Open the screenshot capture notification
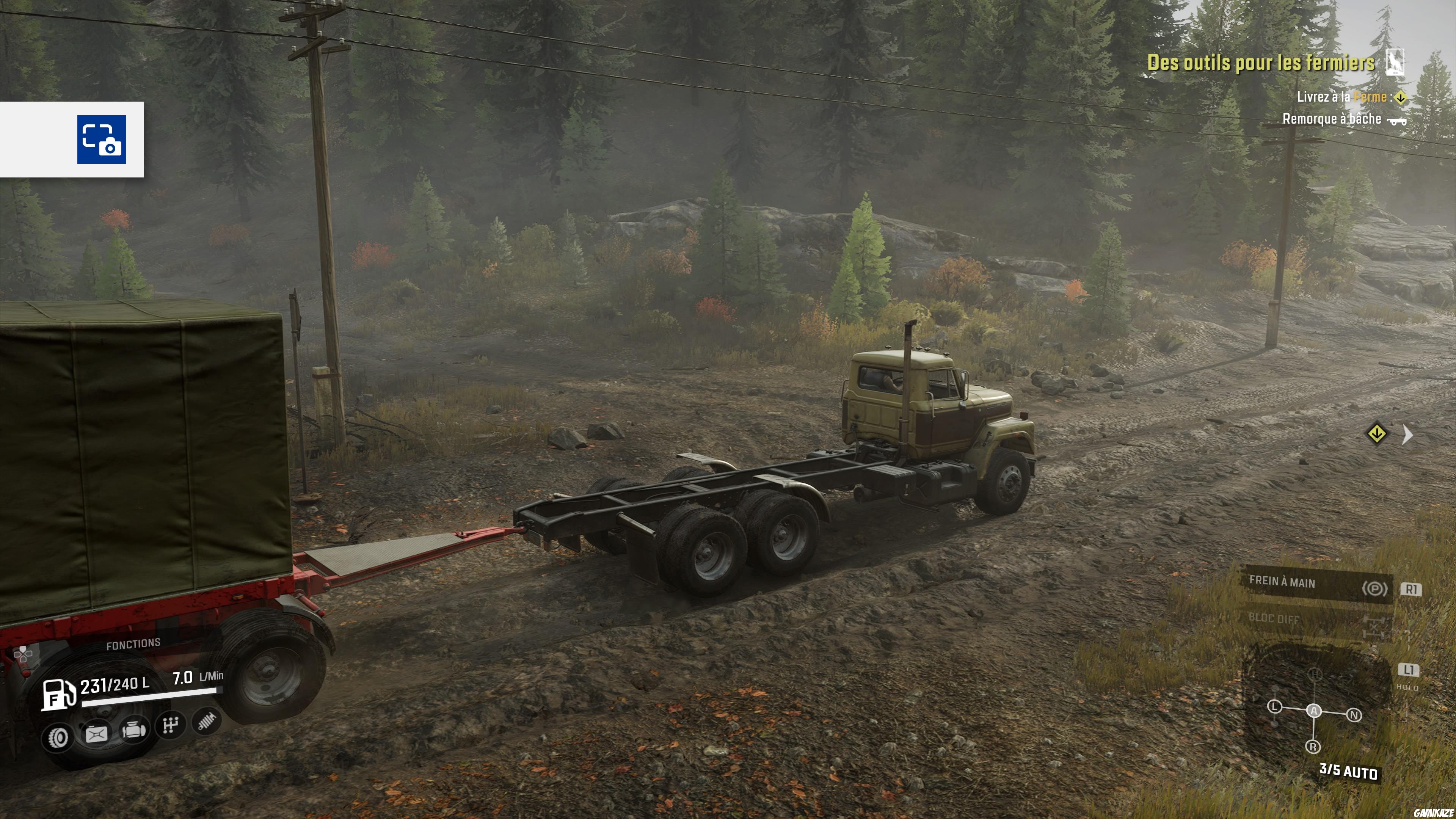 [x=101, y=140]
